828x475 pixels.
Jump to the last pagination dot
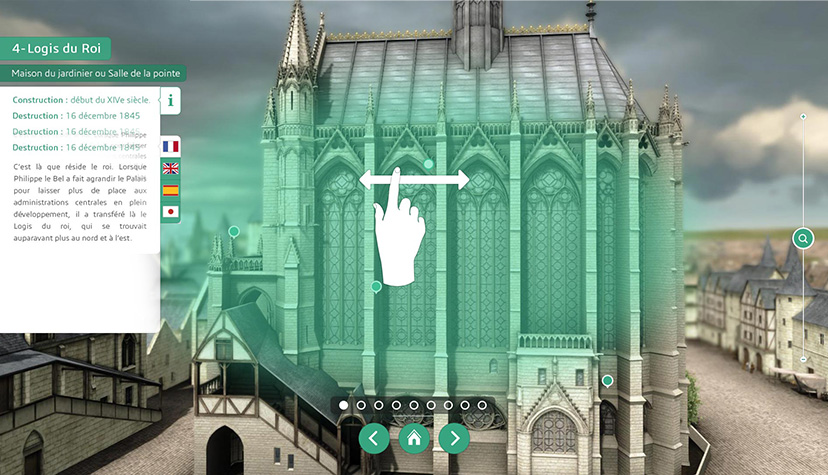[x=482, y=405]
